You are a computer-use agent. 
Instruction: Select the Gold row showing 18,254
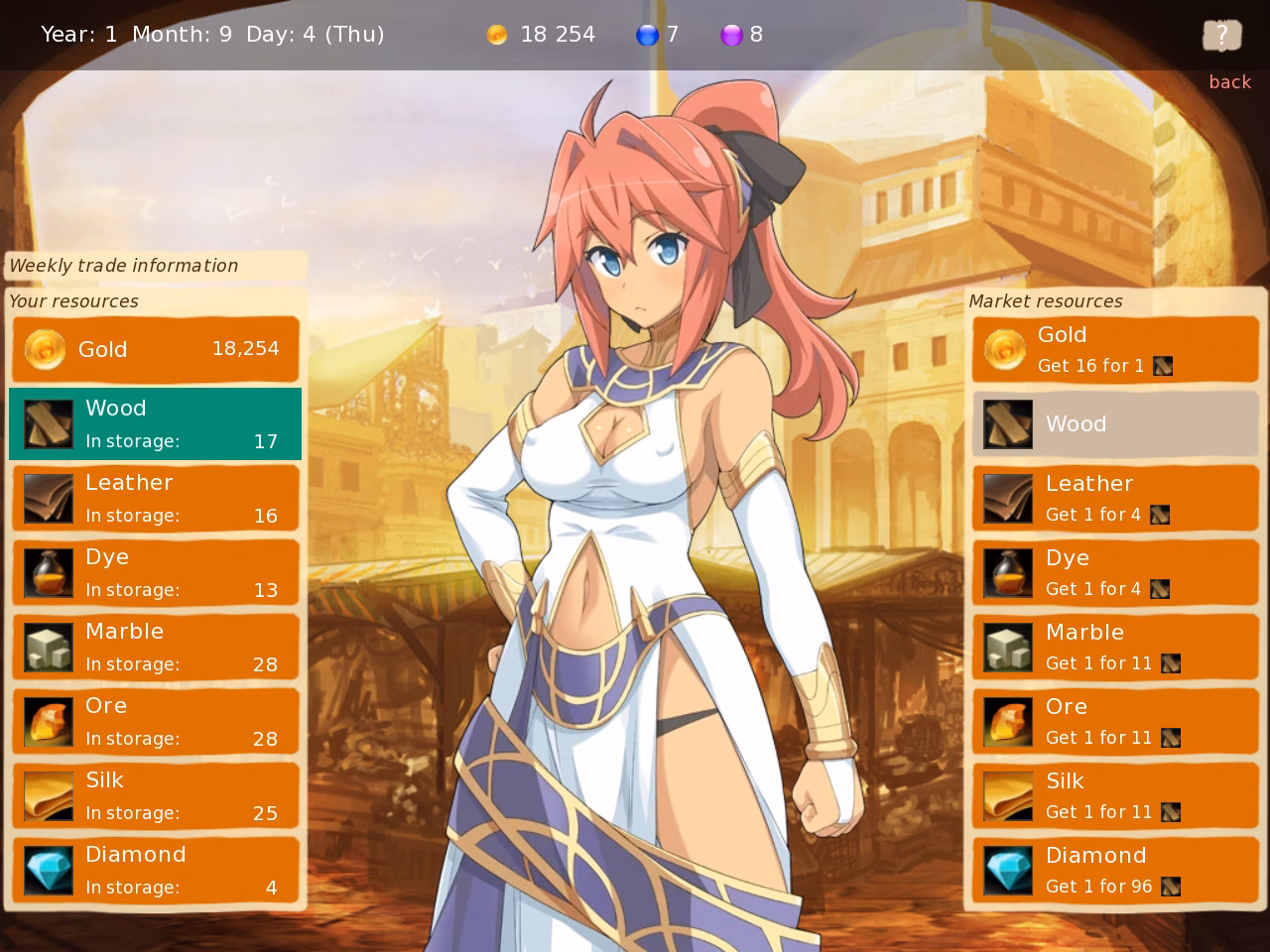(x=155, y=349)
